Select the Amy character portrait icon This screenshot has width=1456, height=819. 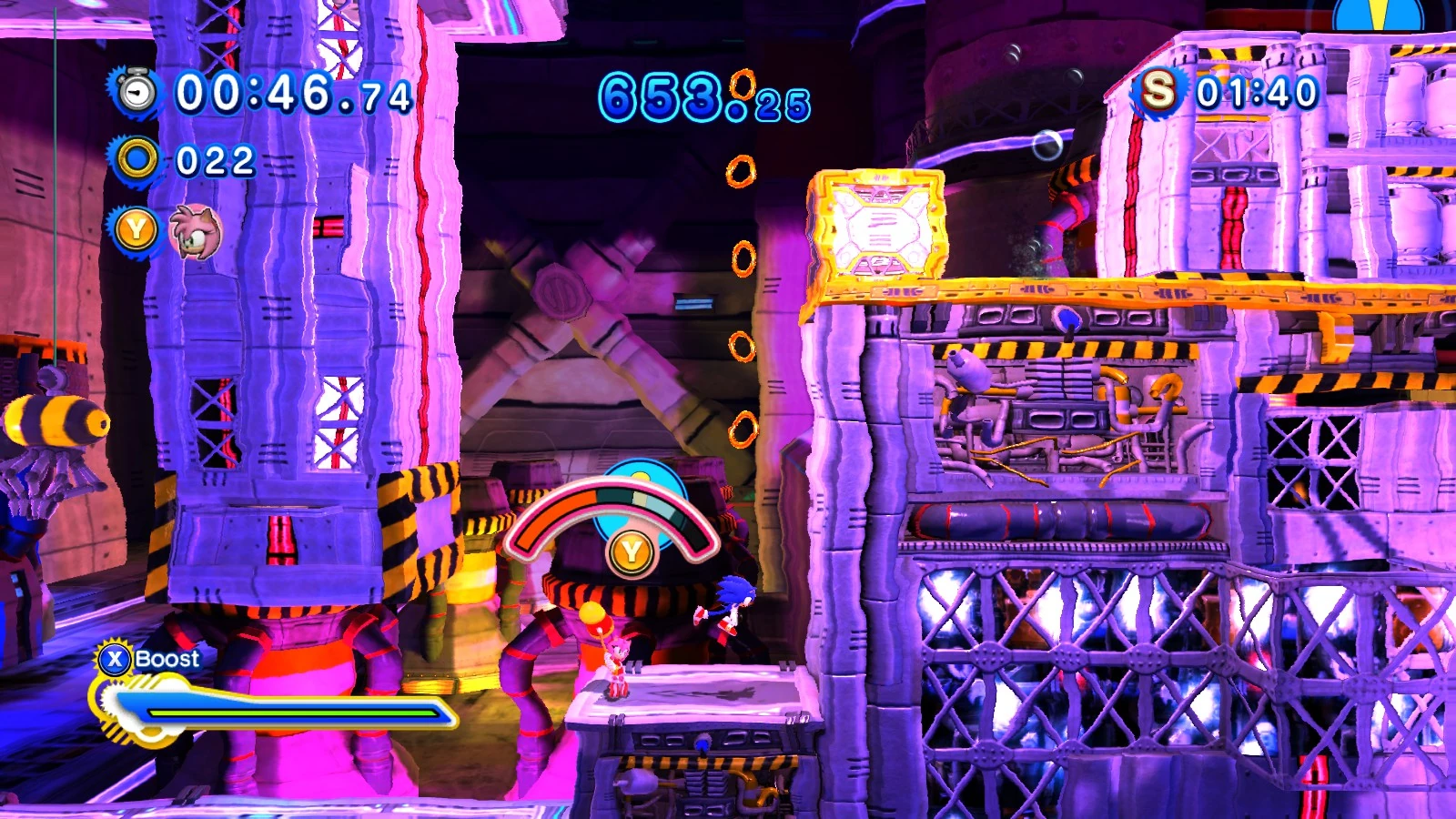[x=195, y=232]
